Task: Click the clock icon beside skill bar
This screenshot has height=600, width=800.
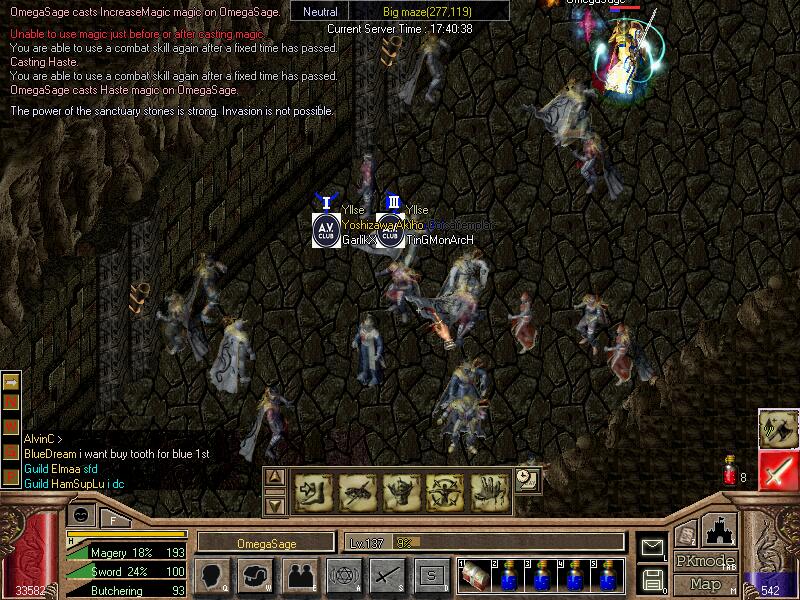Action: [528, 480]
